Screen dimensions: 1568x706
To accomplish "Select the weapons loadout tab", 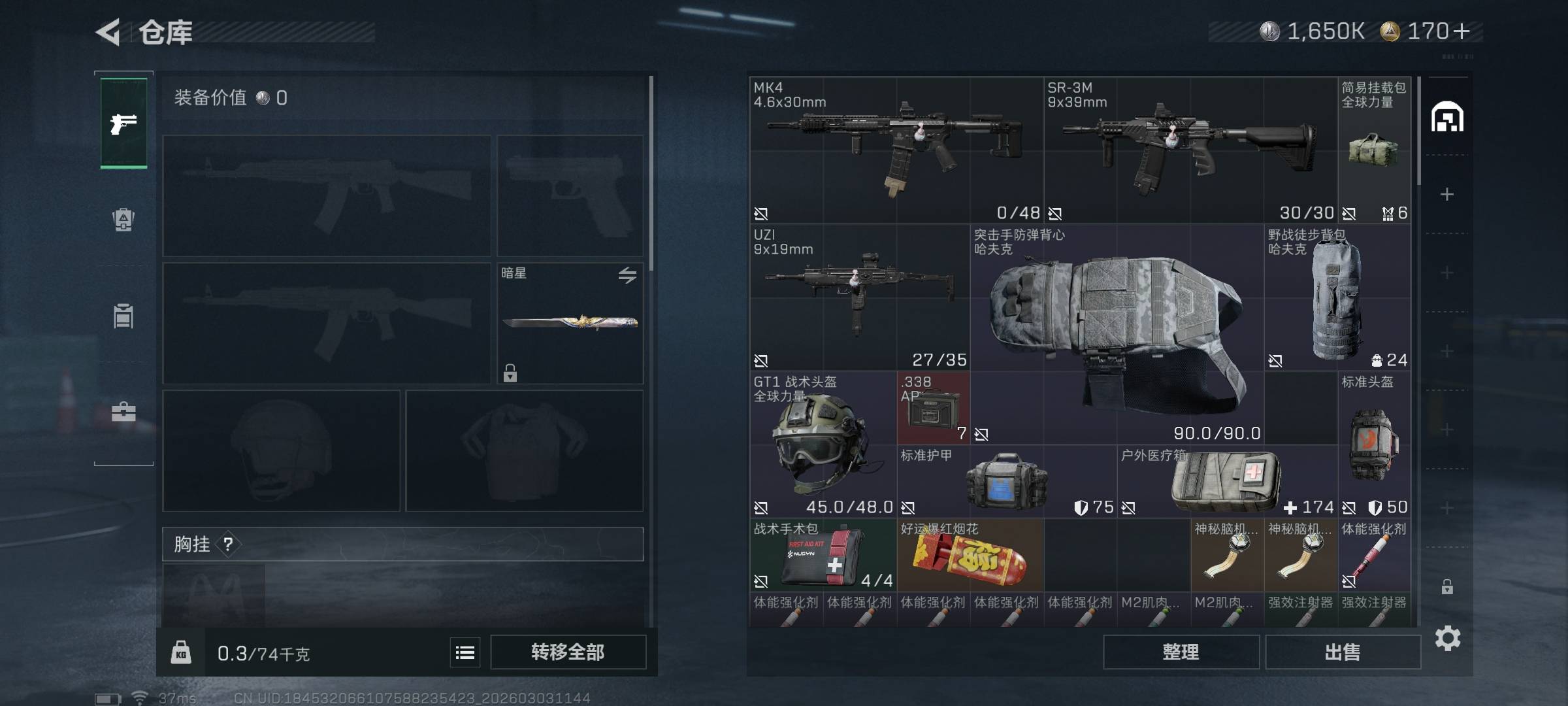I will [123, 123].
